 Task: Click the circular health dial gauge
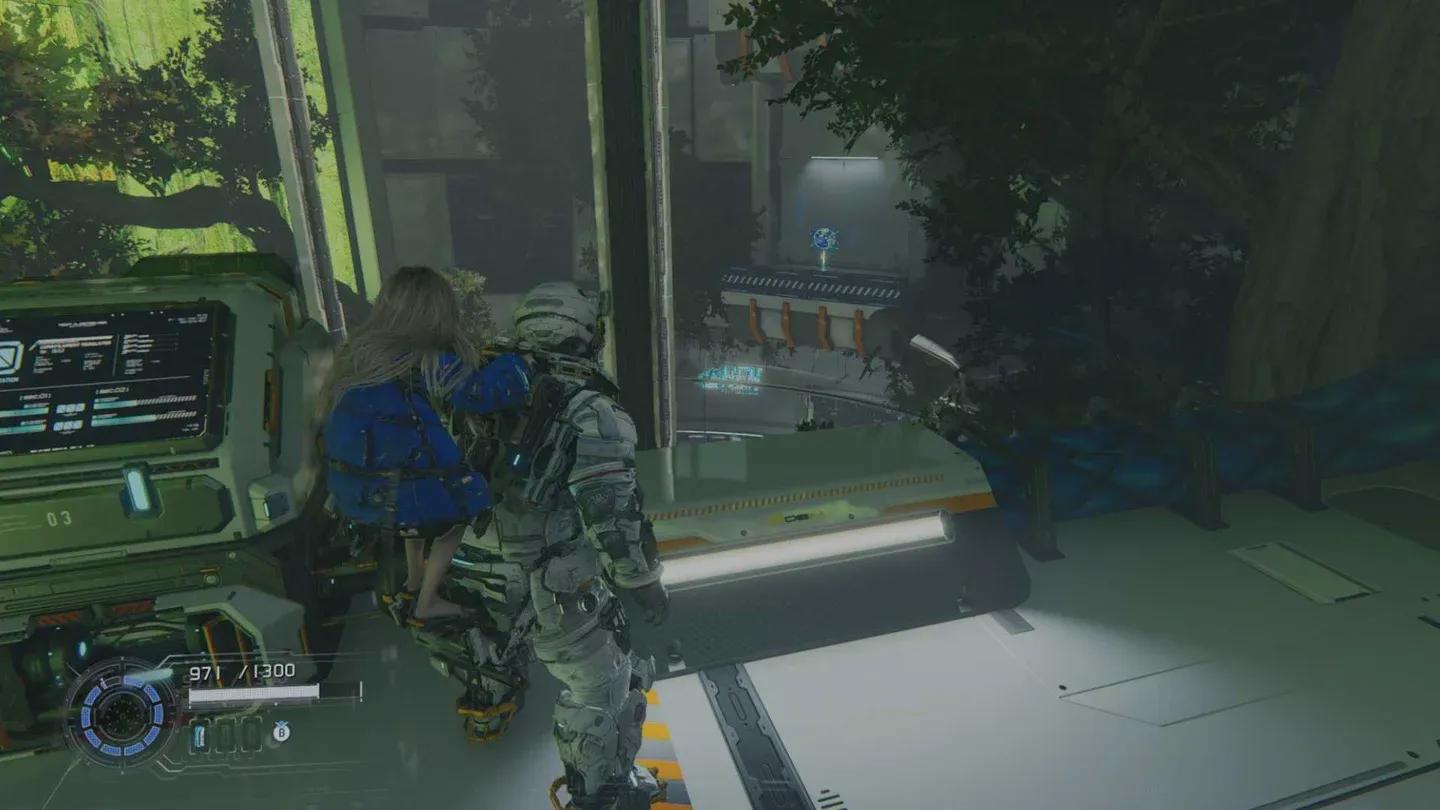point(122,716)
